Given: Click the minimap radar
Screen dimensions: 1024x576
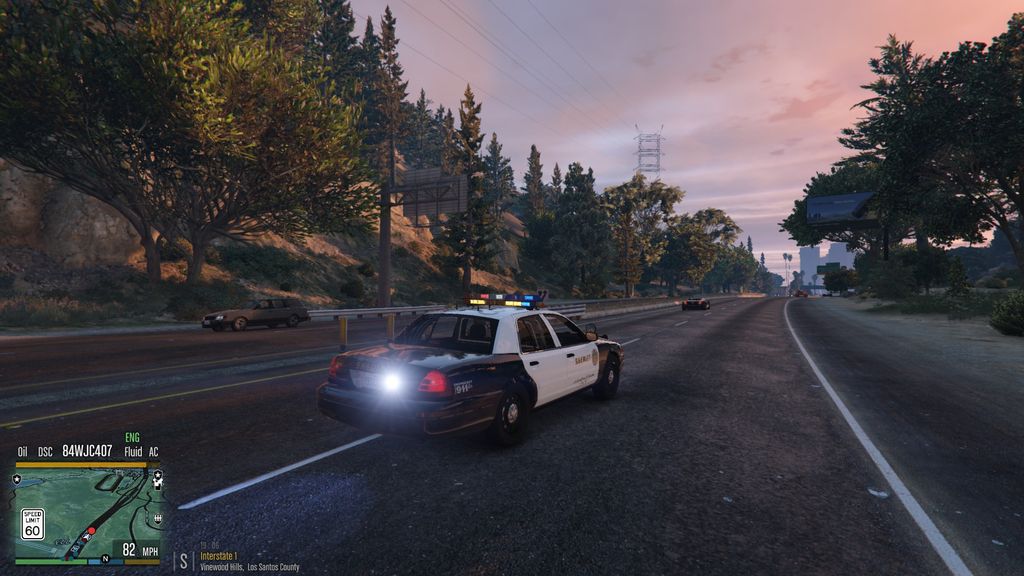Looking at the screenshot, I should coord(88,510).
